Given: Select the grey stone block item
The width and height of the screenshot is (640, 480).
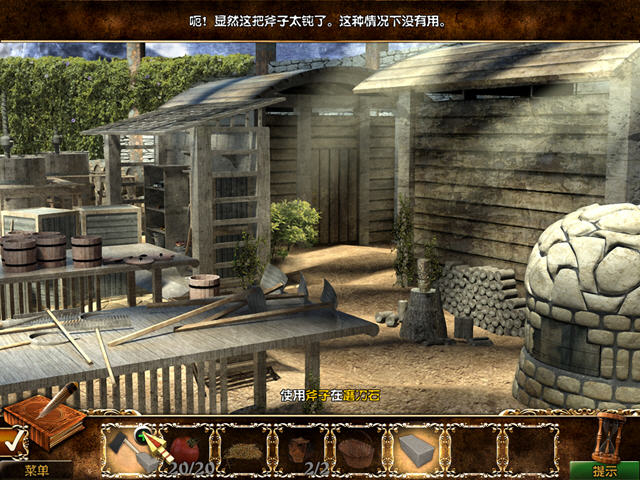Looking at the screenshot, I should tap(416, 450).
